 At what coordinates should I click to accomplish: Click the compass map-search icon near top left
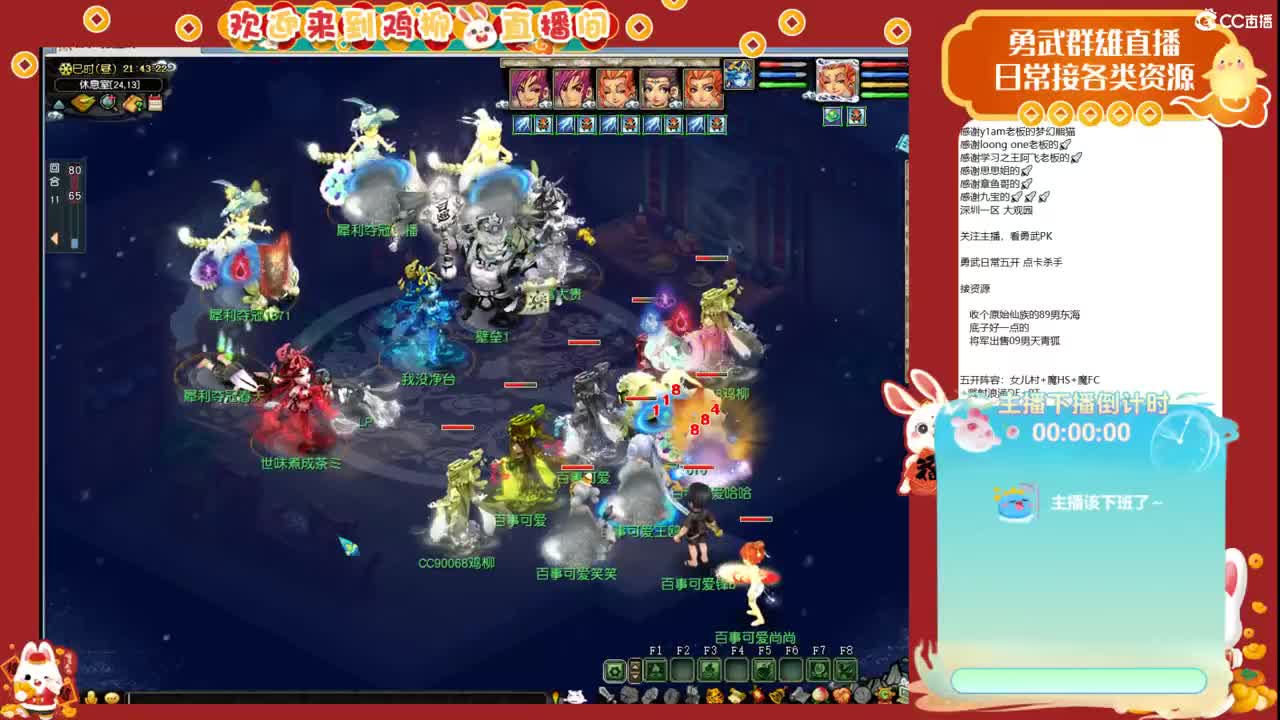point(107,102)
